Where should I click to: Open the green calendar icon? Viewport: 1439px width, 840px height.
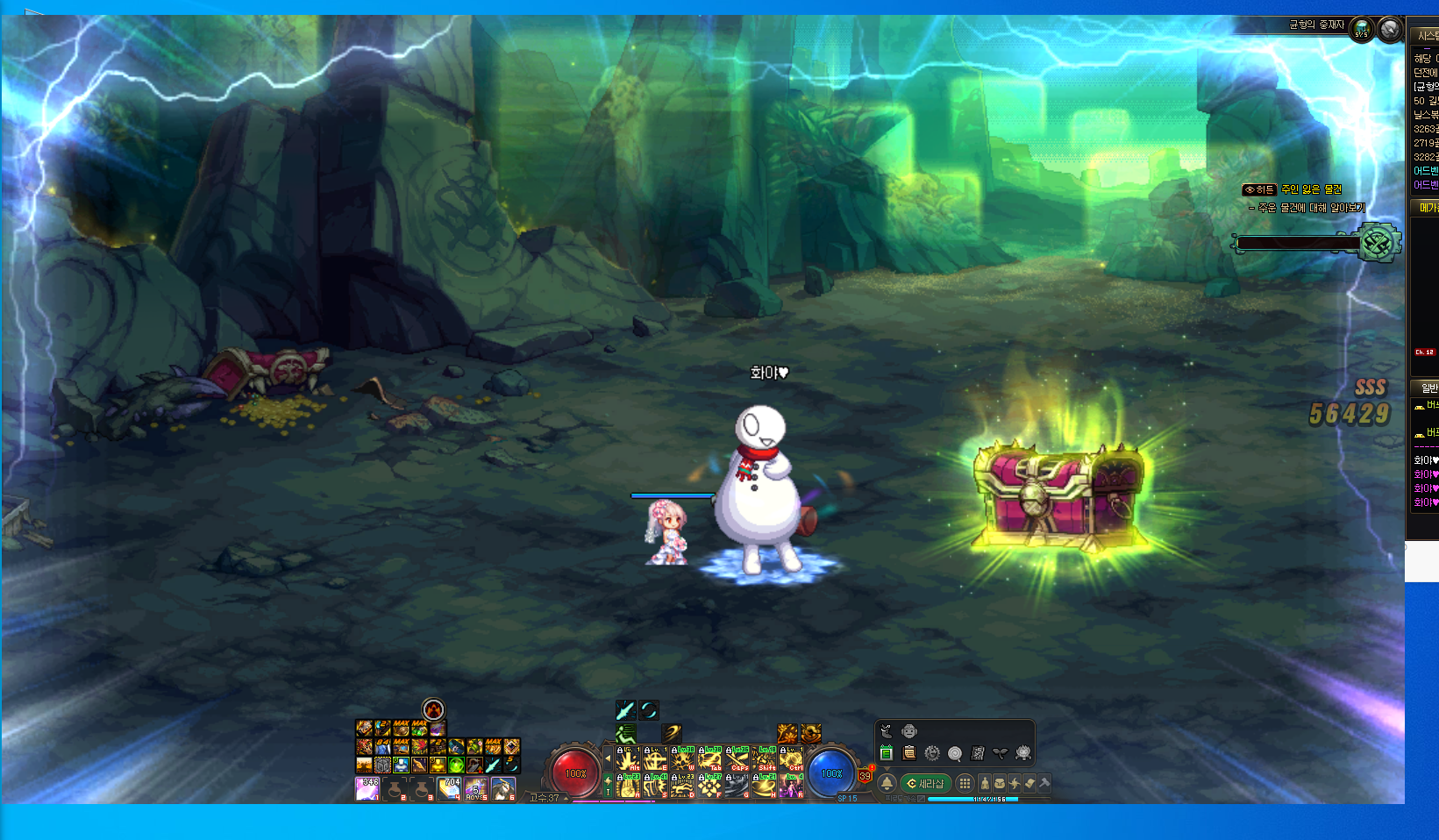[886, 753]
